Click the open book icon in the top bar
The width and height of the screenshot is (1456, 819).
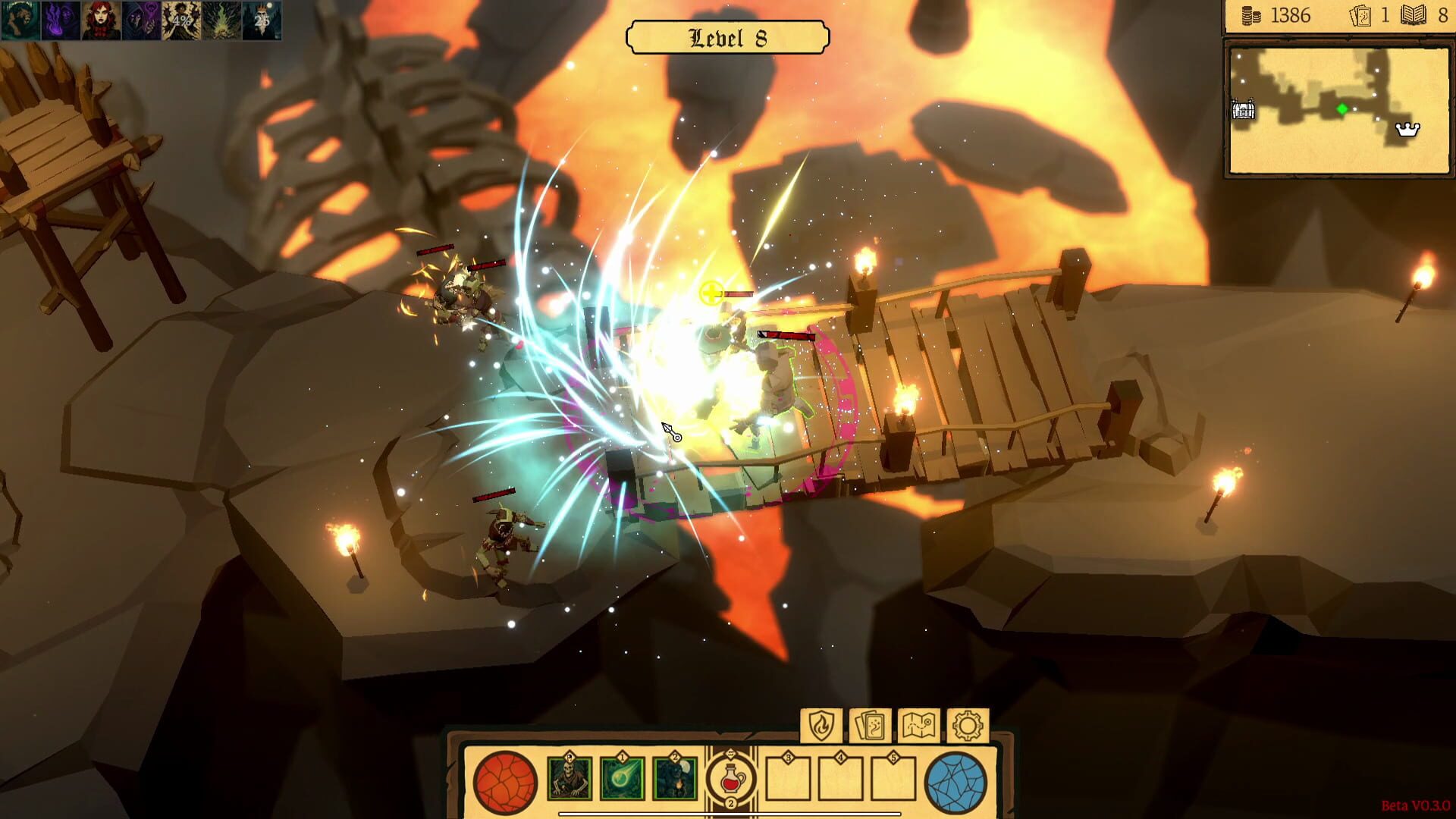(1414, 16)
